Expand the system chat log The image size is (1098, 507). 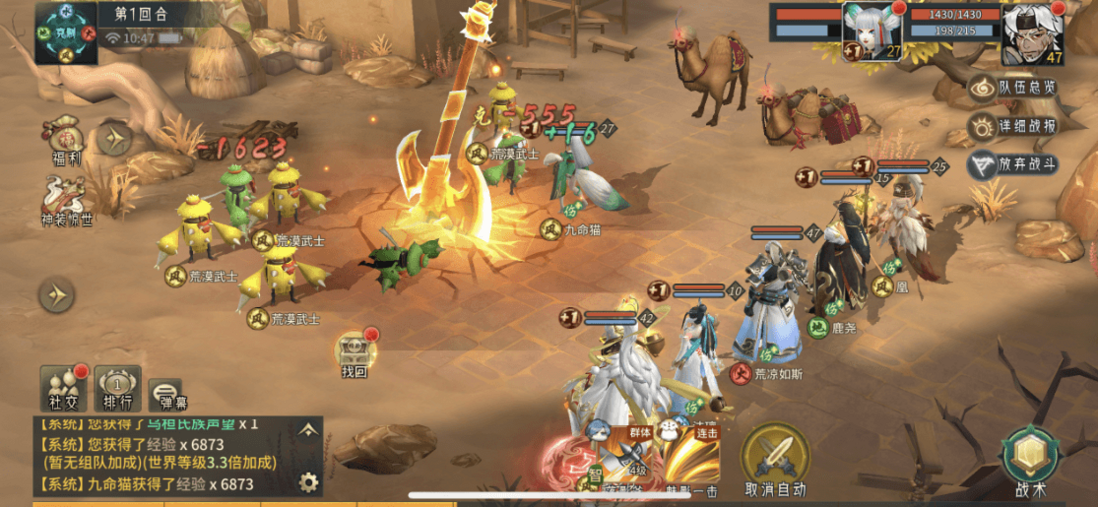309,430
